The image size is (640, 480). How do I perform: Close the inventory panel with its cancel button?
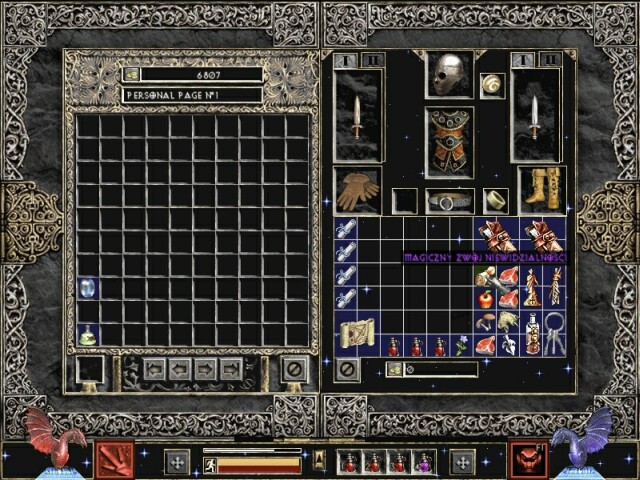(347, 369)
